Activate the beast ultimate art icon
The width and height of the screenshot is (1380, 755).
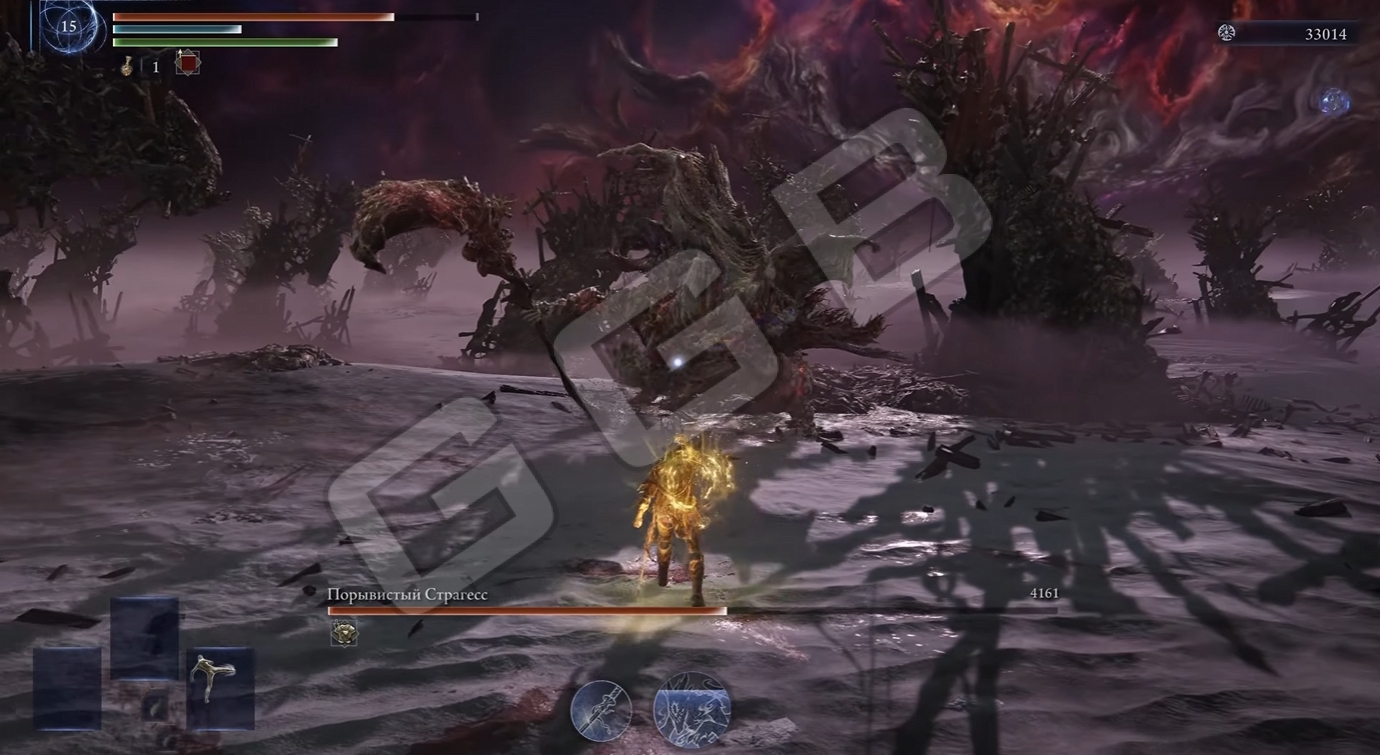point(692,709)
